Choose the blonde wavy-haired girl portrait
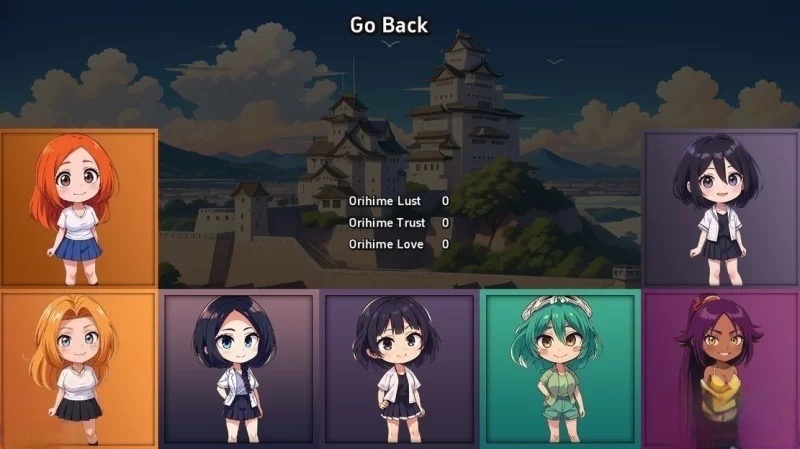The image size is (800, 449). [79, 369]
